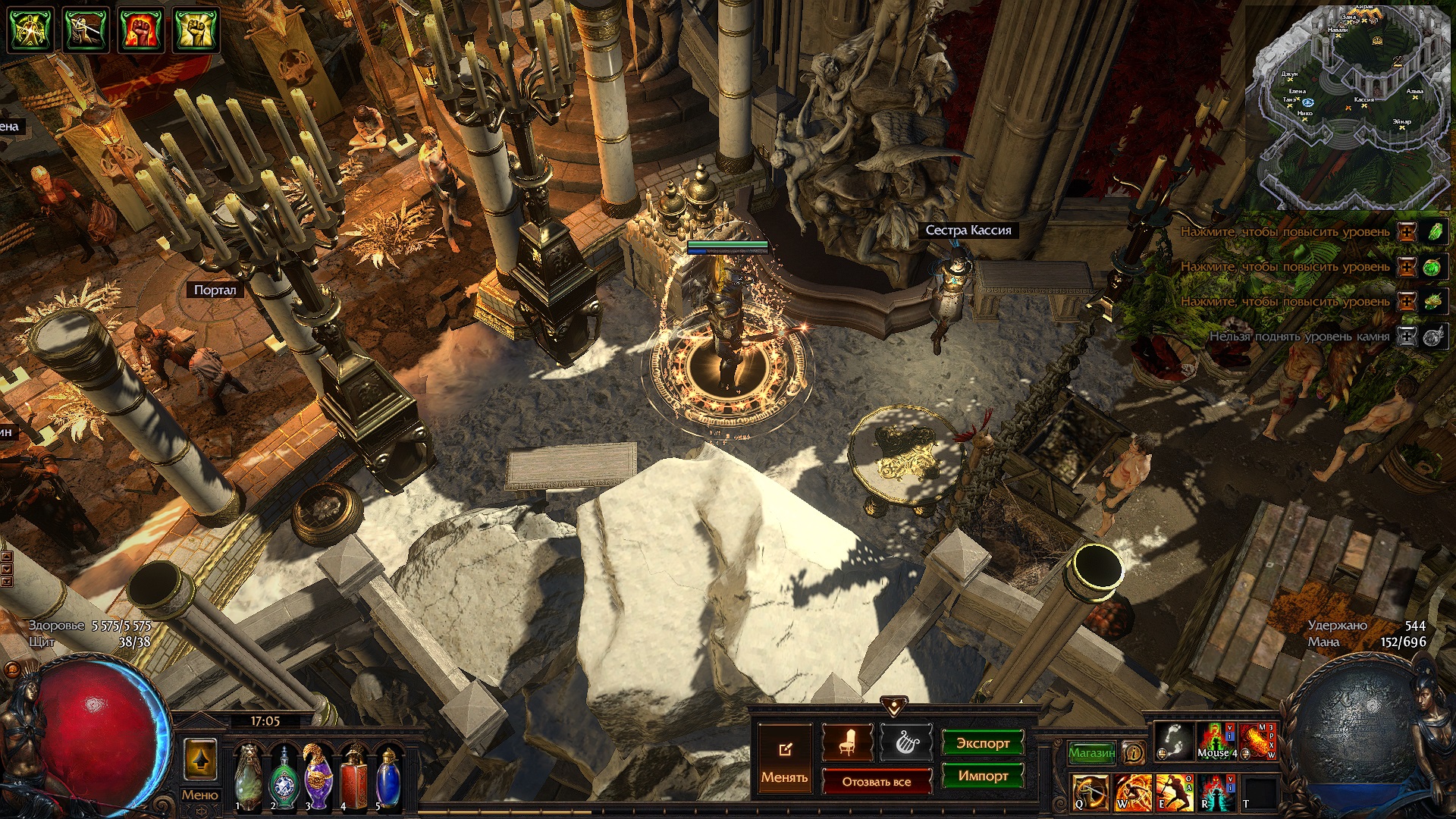The height and width of the screenshot is (819, 1456).
Task: Activate the skill bound to Q
Action: click(1090, 792)
